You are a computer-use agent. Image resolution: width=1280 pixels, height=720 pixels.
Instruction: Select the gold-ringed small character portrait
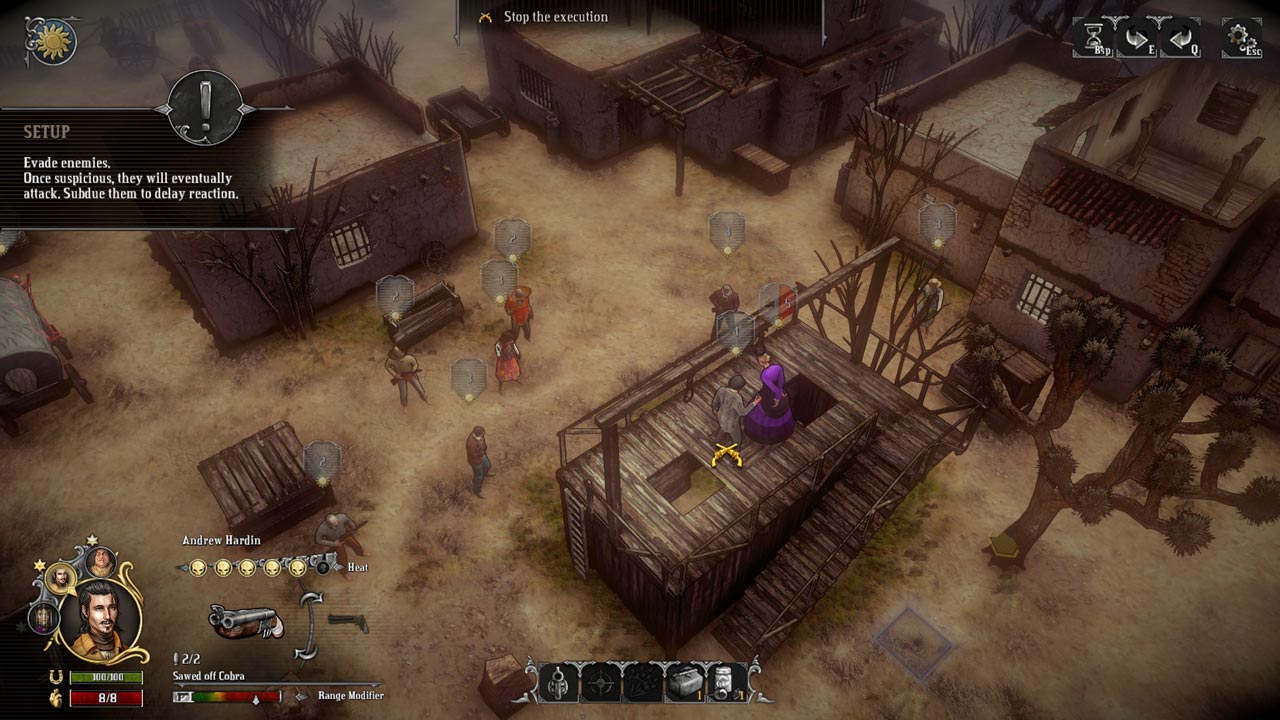(x=60, y=578)
